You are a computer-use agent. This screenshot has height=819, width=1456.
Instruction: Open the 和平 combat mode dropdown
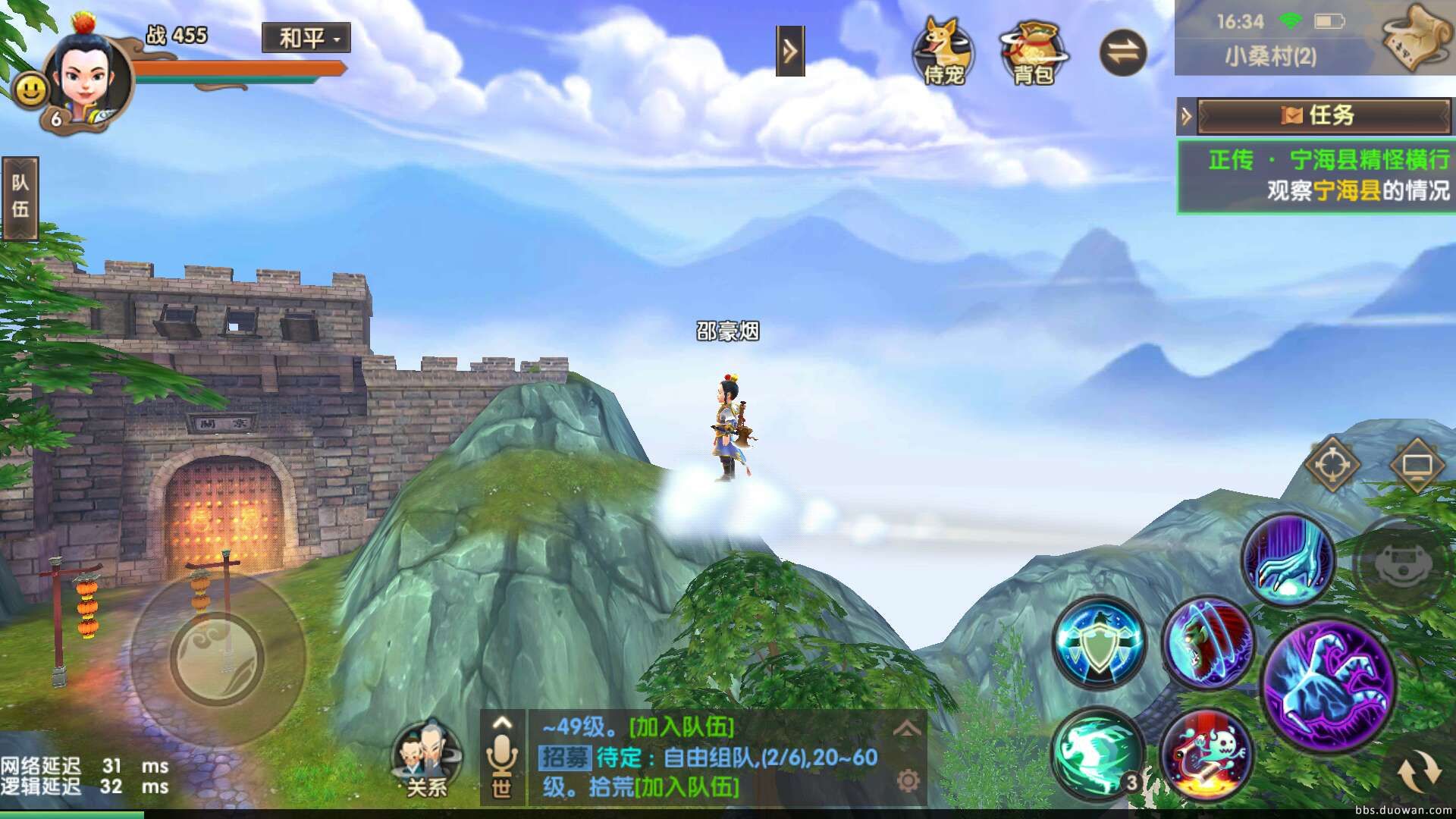[x=306, y=37]
